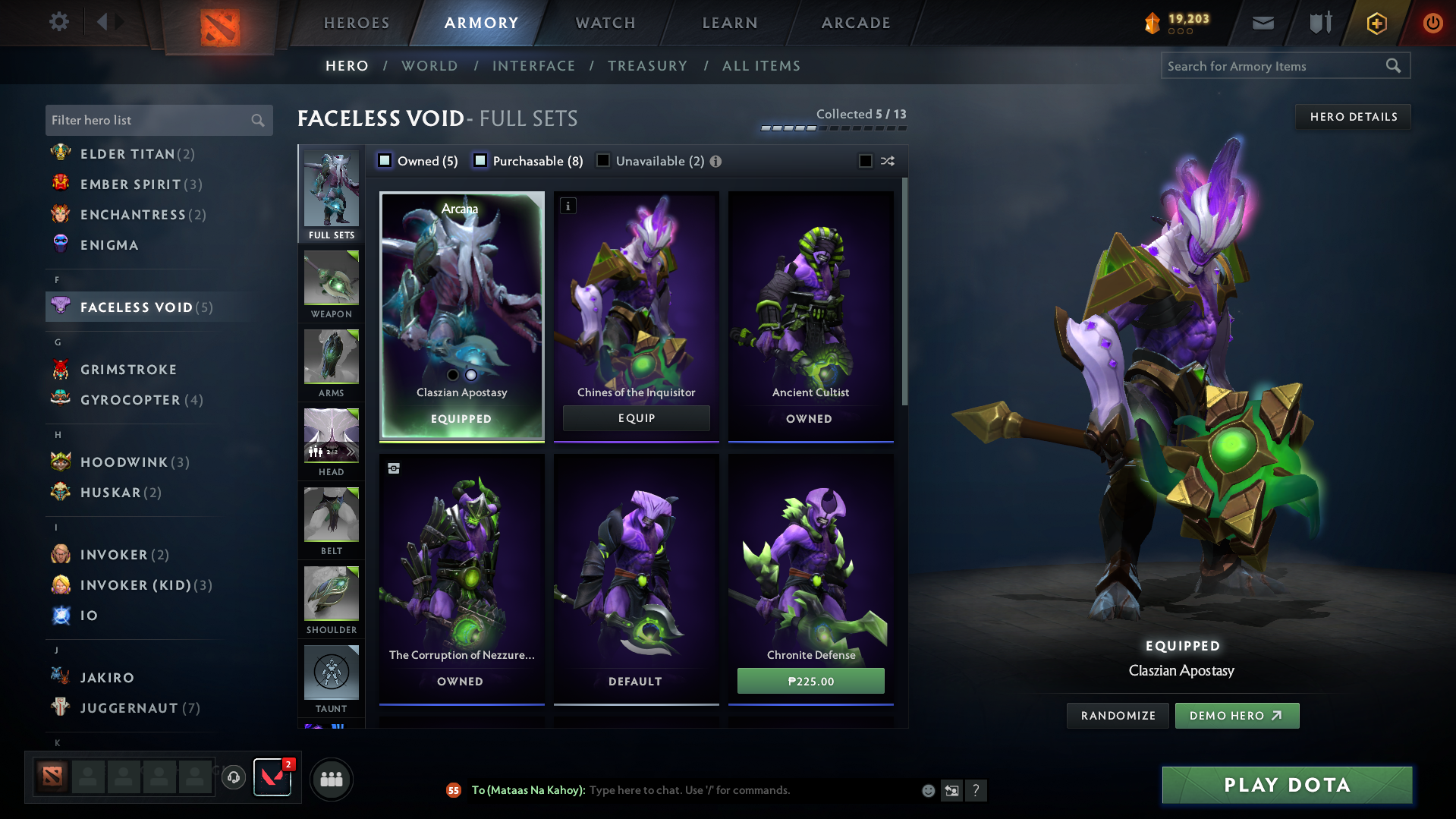This screenshot has width=1456, height=819.
Task: Choose Juggernaut from the hero list
Action: coord(129,708)
